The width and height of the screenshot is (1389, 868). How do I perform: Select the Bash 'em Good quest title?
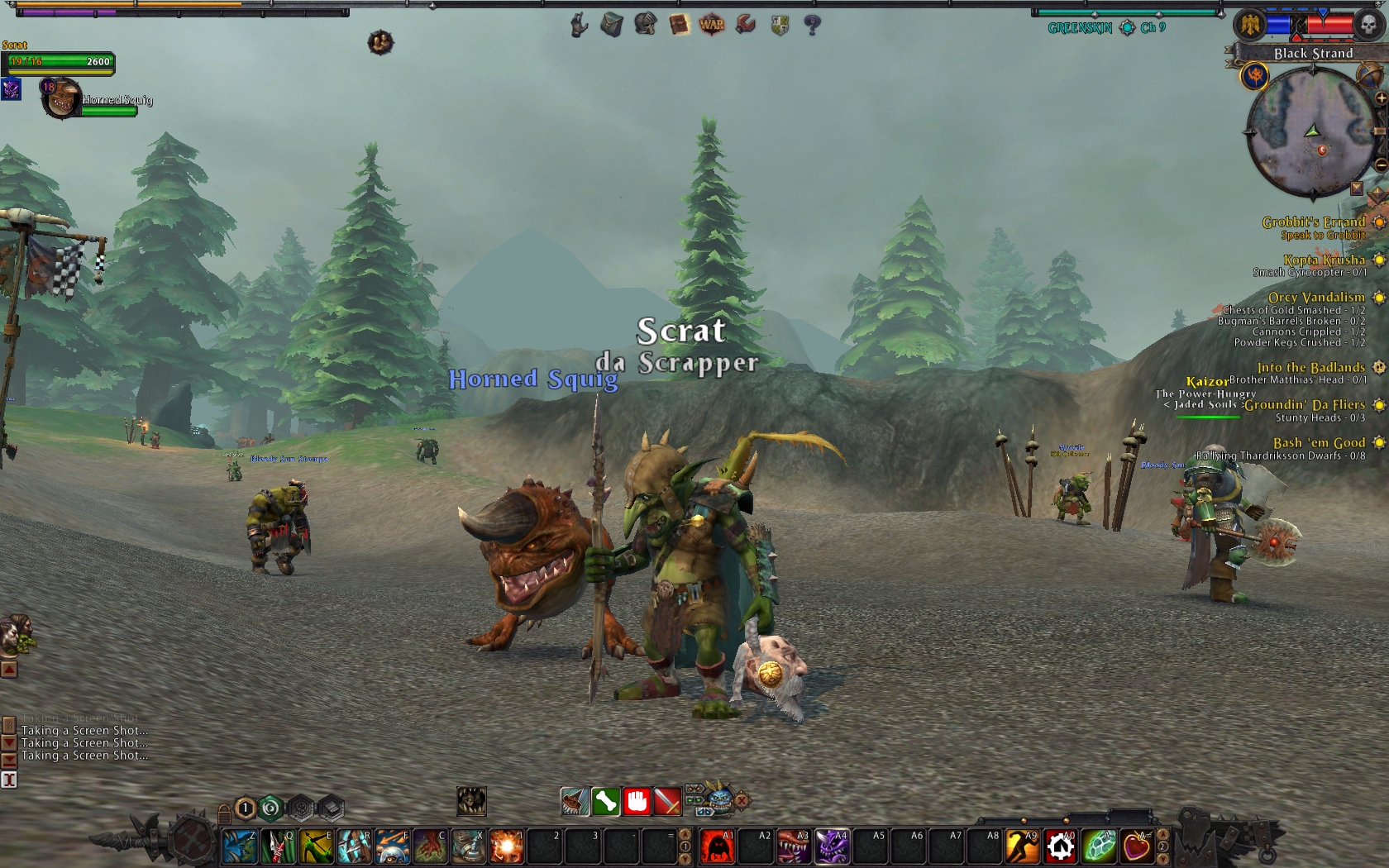pos(1318,442)
